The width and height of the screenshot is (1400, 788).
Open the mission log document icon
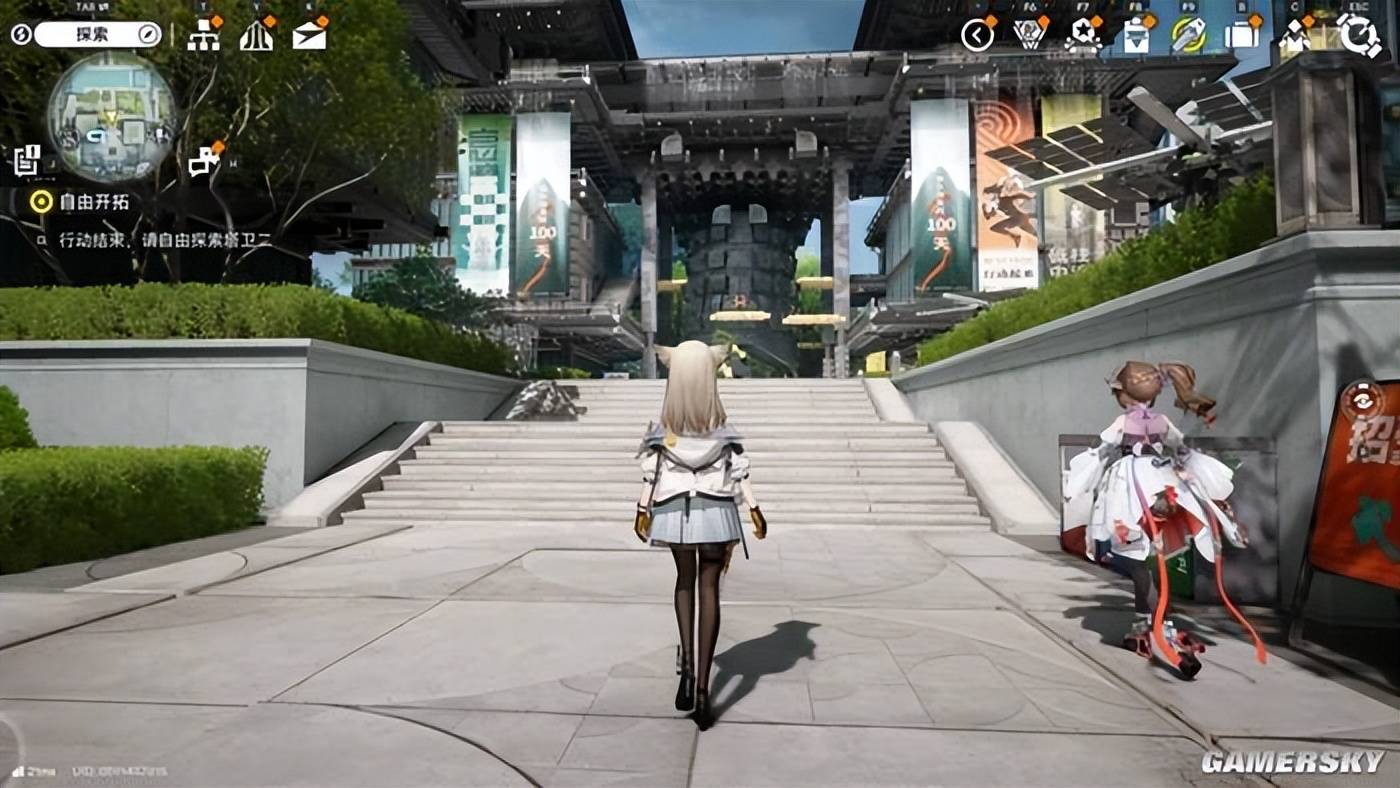click(x=27, y=159)
